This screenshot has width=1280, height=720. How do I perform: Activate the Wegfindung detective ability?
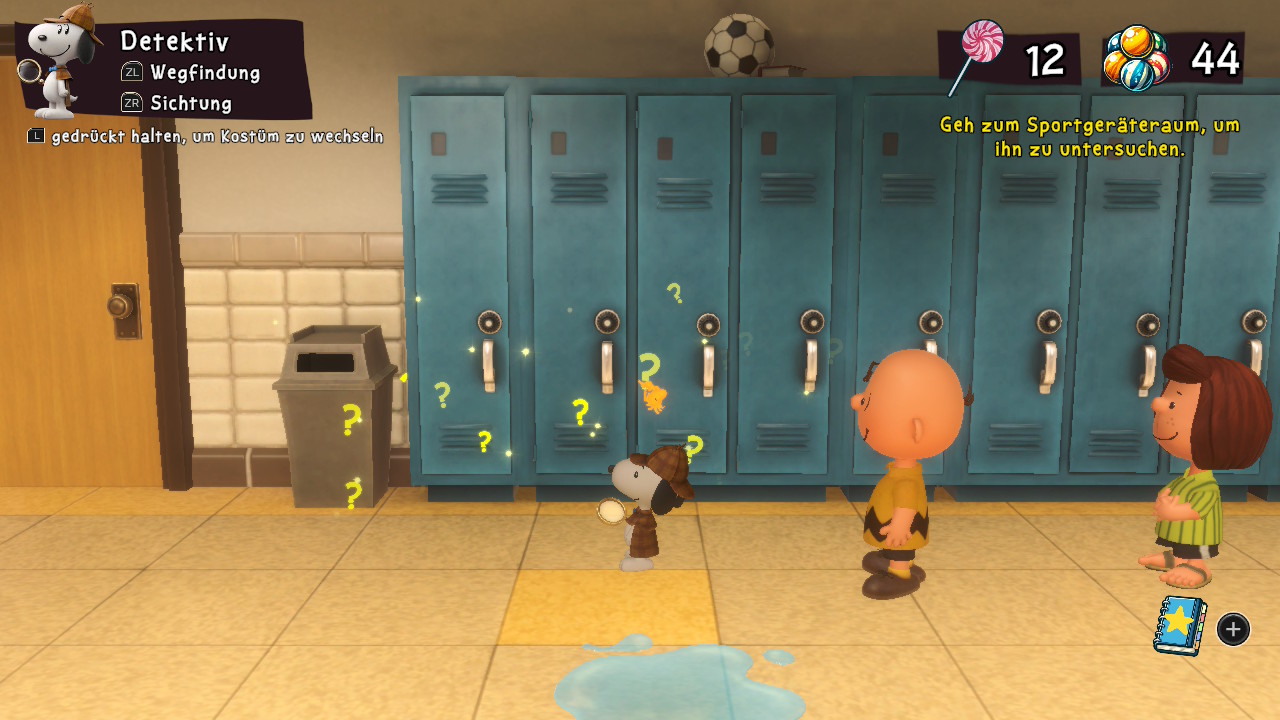pyautogui.click(x=204, y=72)
